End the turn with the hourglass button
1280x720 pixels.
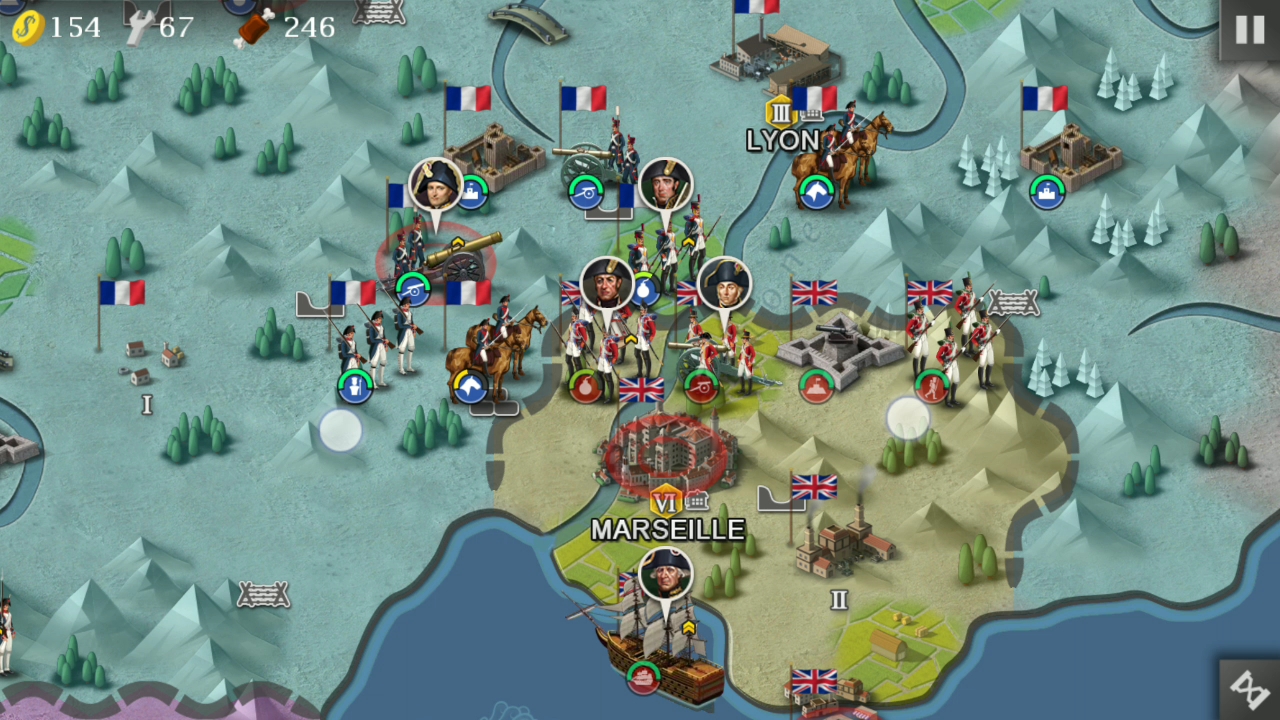tap(1249, 689)
